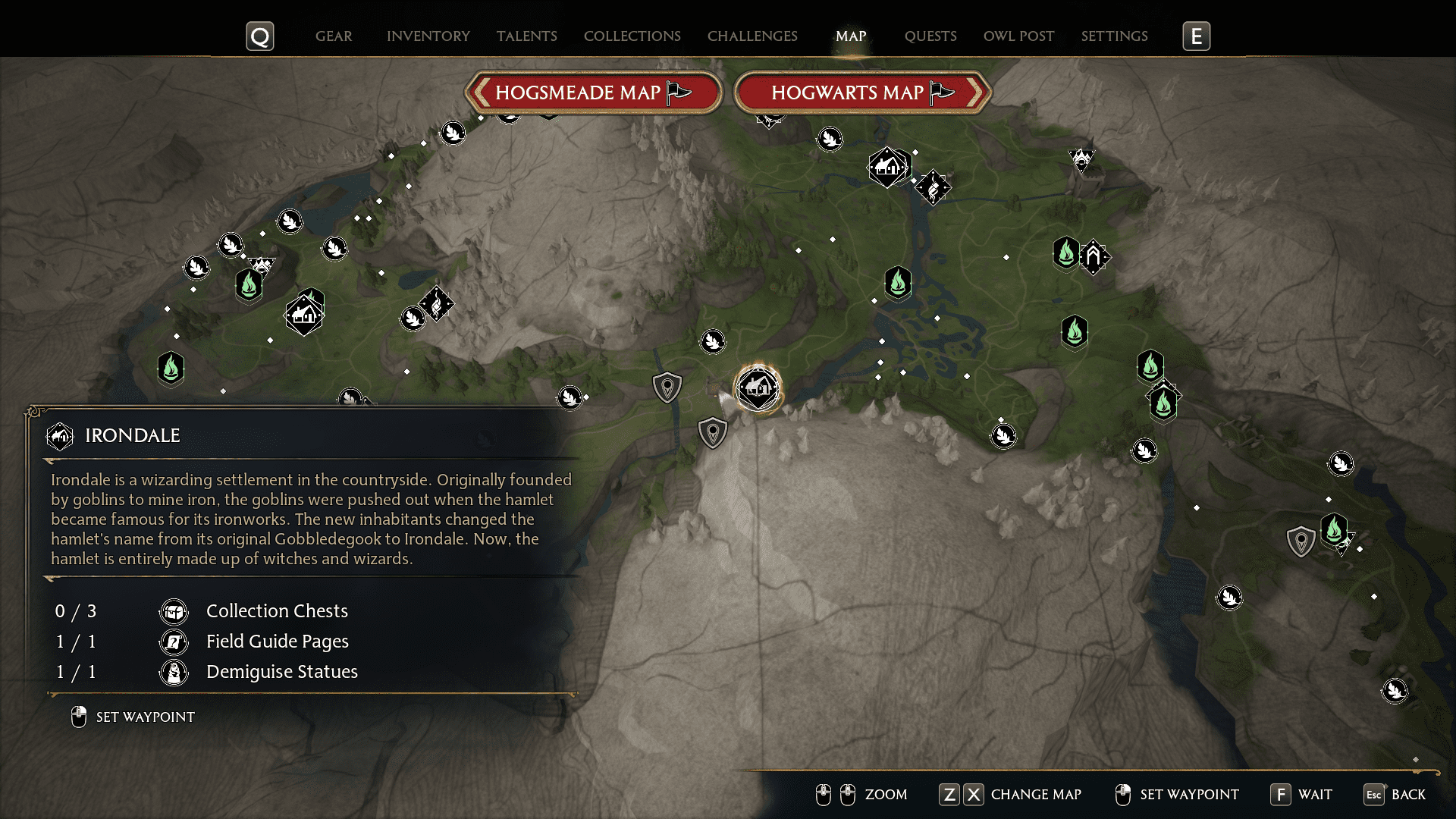
Task: Switch to the COLLECTIONS tab
Action: pos(632,36)
